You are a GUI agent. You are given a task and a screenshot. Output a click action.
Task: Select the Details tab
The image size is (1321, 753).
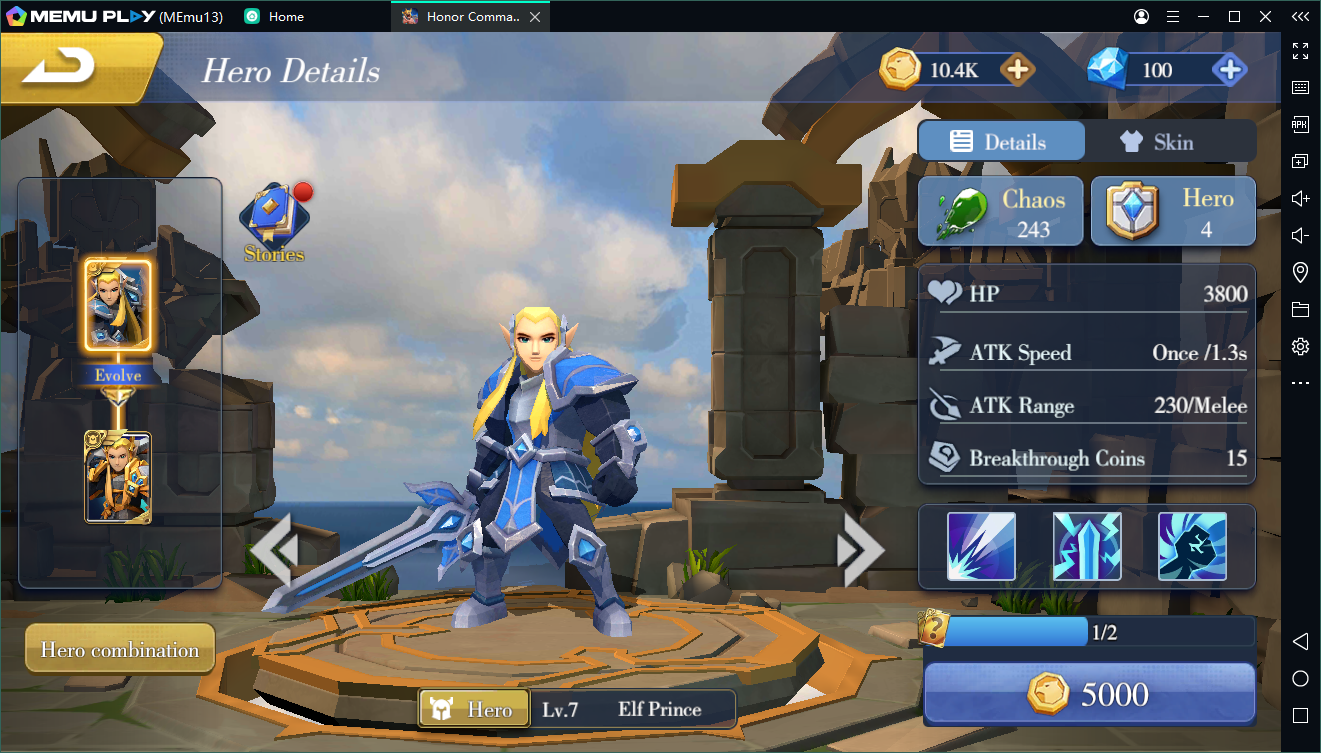(x=1001, y=142)
